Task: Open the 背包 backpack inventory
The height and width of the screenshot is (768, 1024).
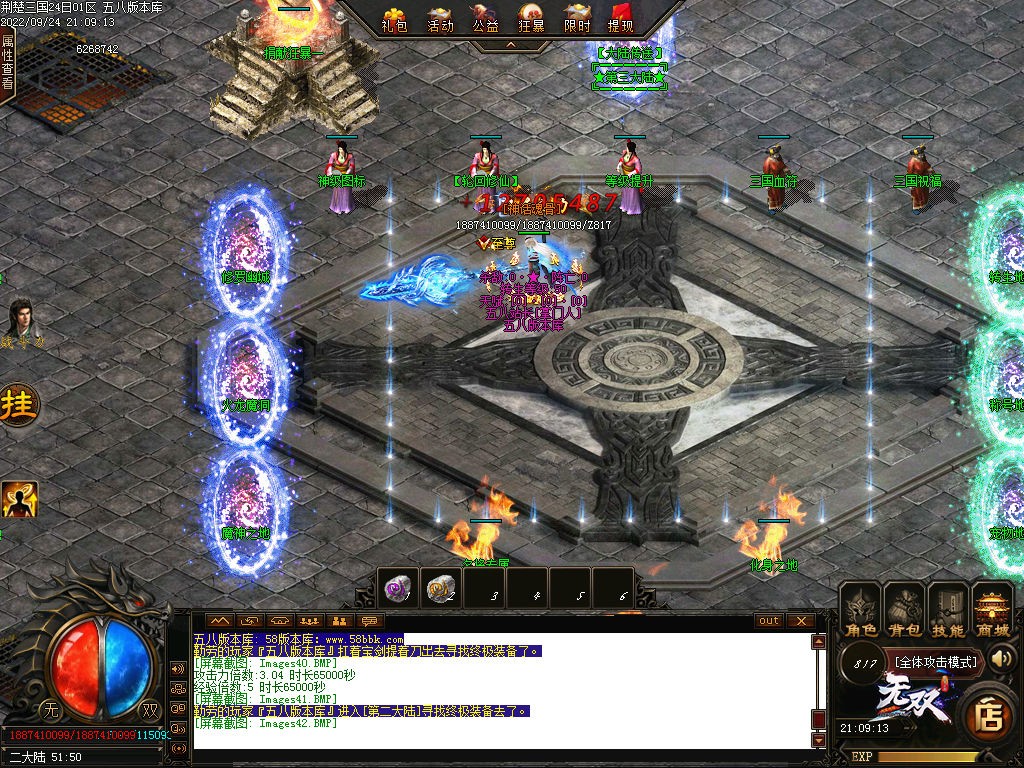Action: (x=904, y=609)
